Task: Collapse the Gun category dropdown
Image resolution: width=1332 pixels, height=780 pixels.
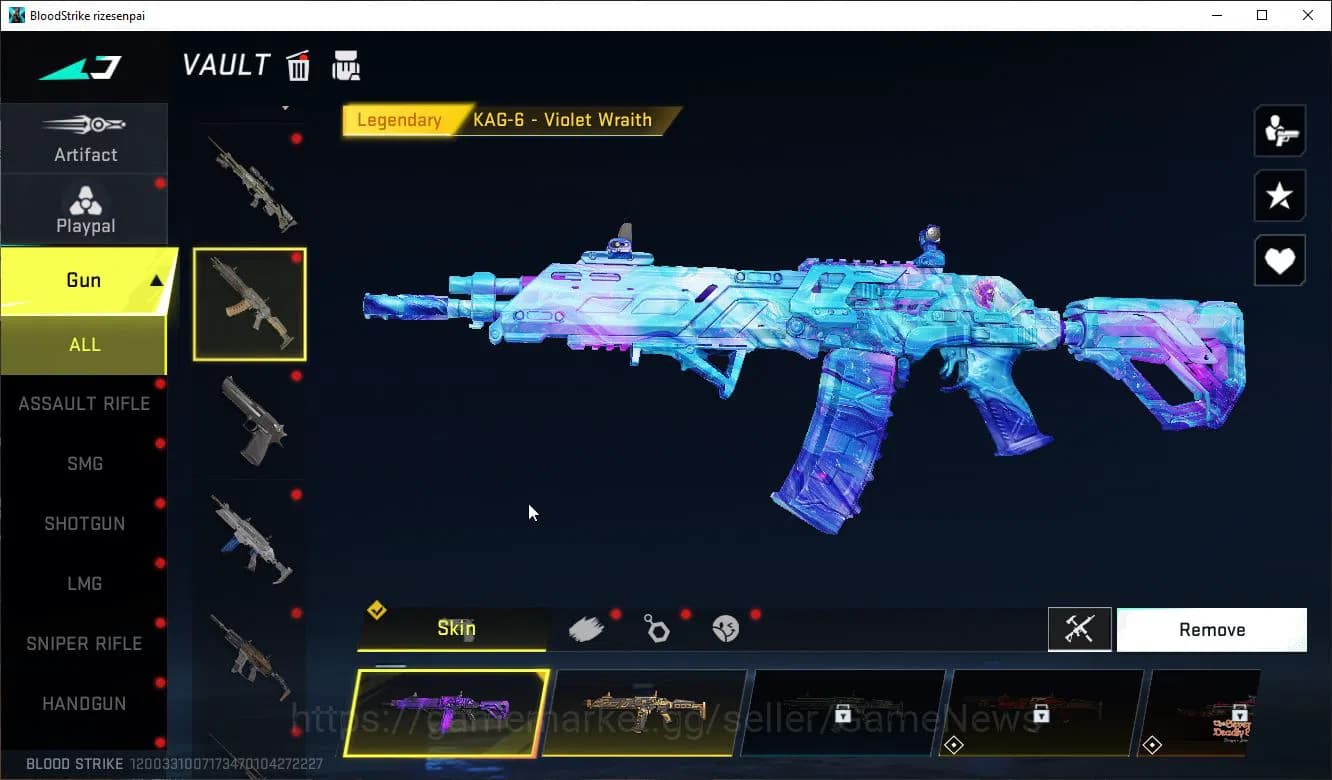Action: coord(156,281)
